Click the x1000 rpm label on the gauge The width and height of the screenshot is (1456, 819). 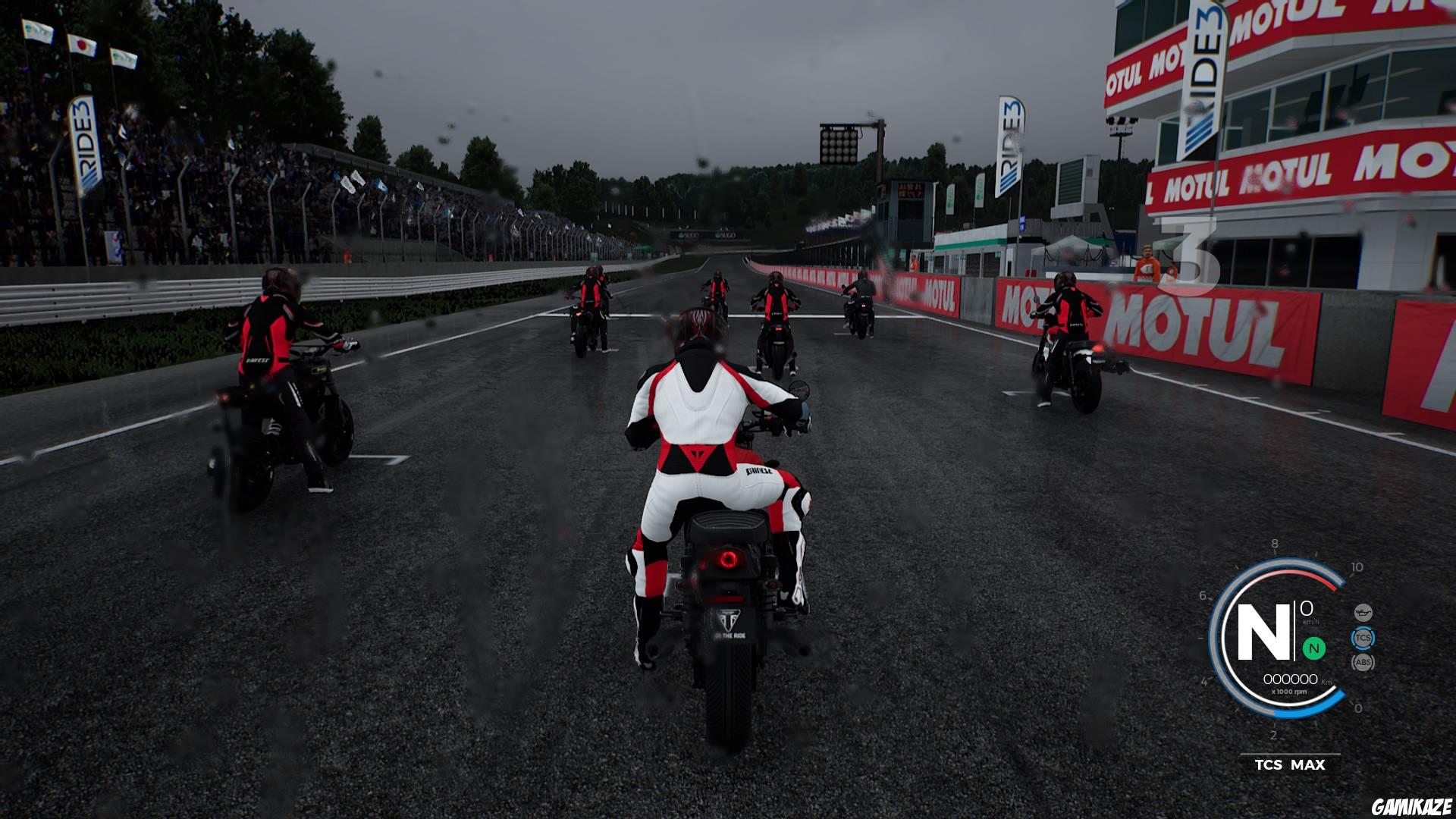click(x=1289, y=692)
